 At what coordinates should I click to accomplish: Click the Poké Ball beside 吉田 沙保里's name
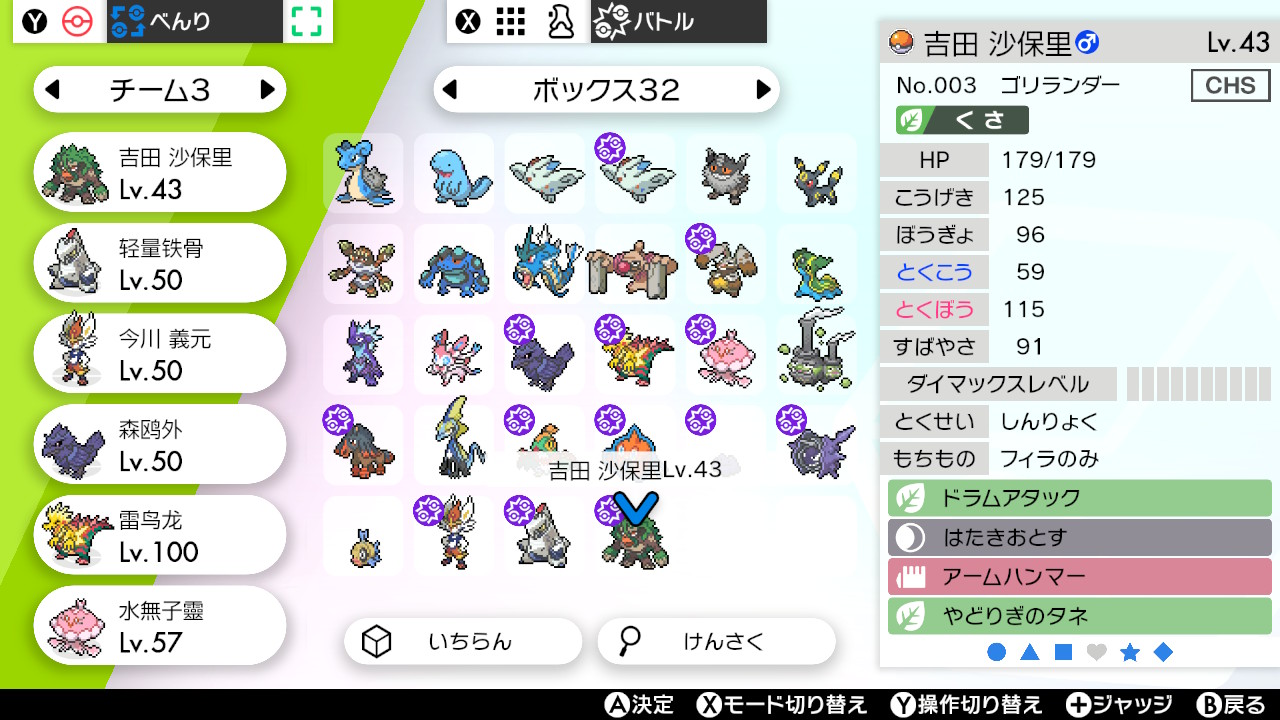(x=901, y=43)
